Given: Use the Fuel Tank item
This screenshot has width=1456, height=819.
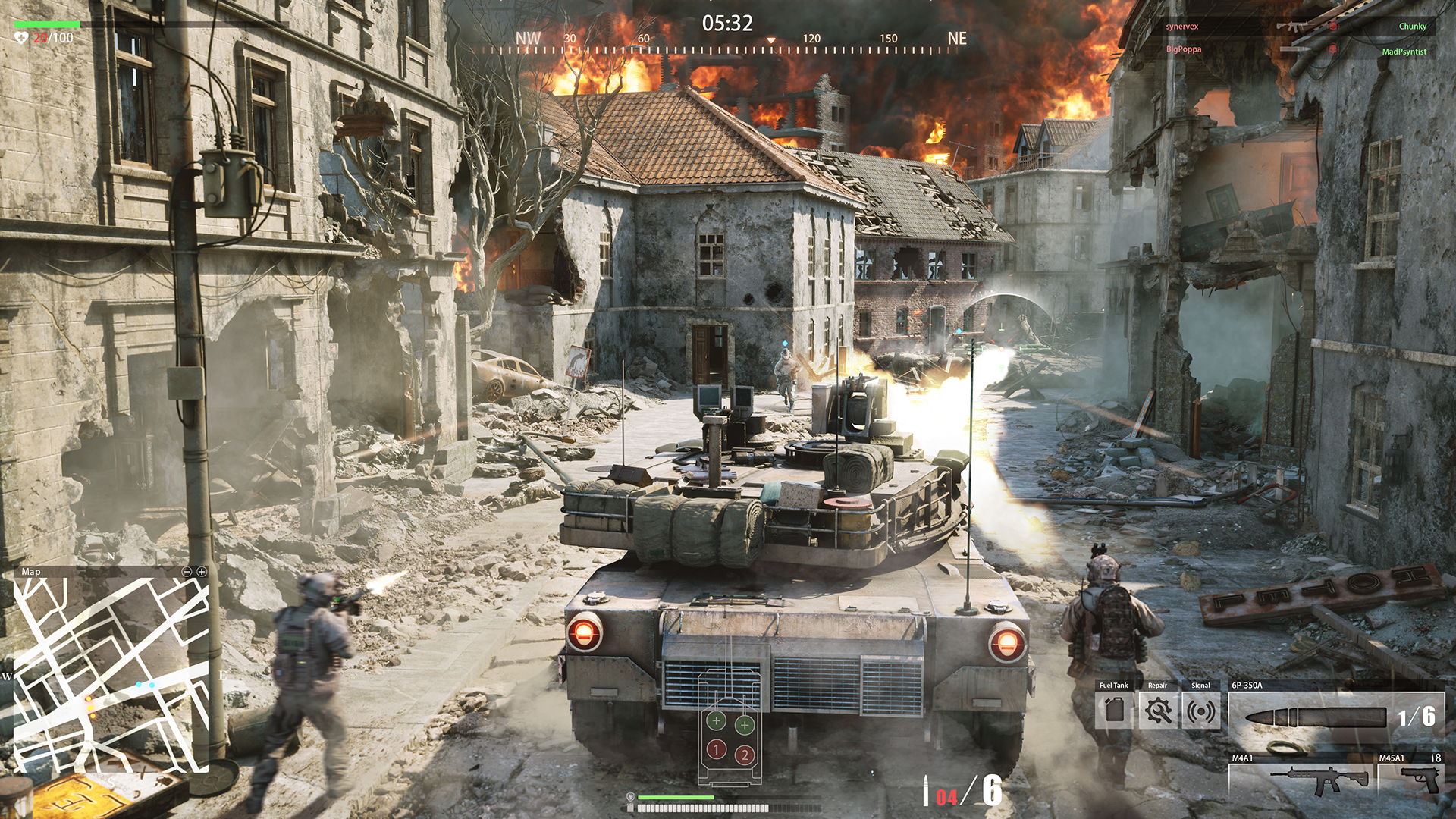Looking at the screenshot, I should (1114, 711).
